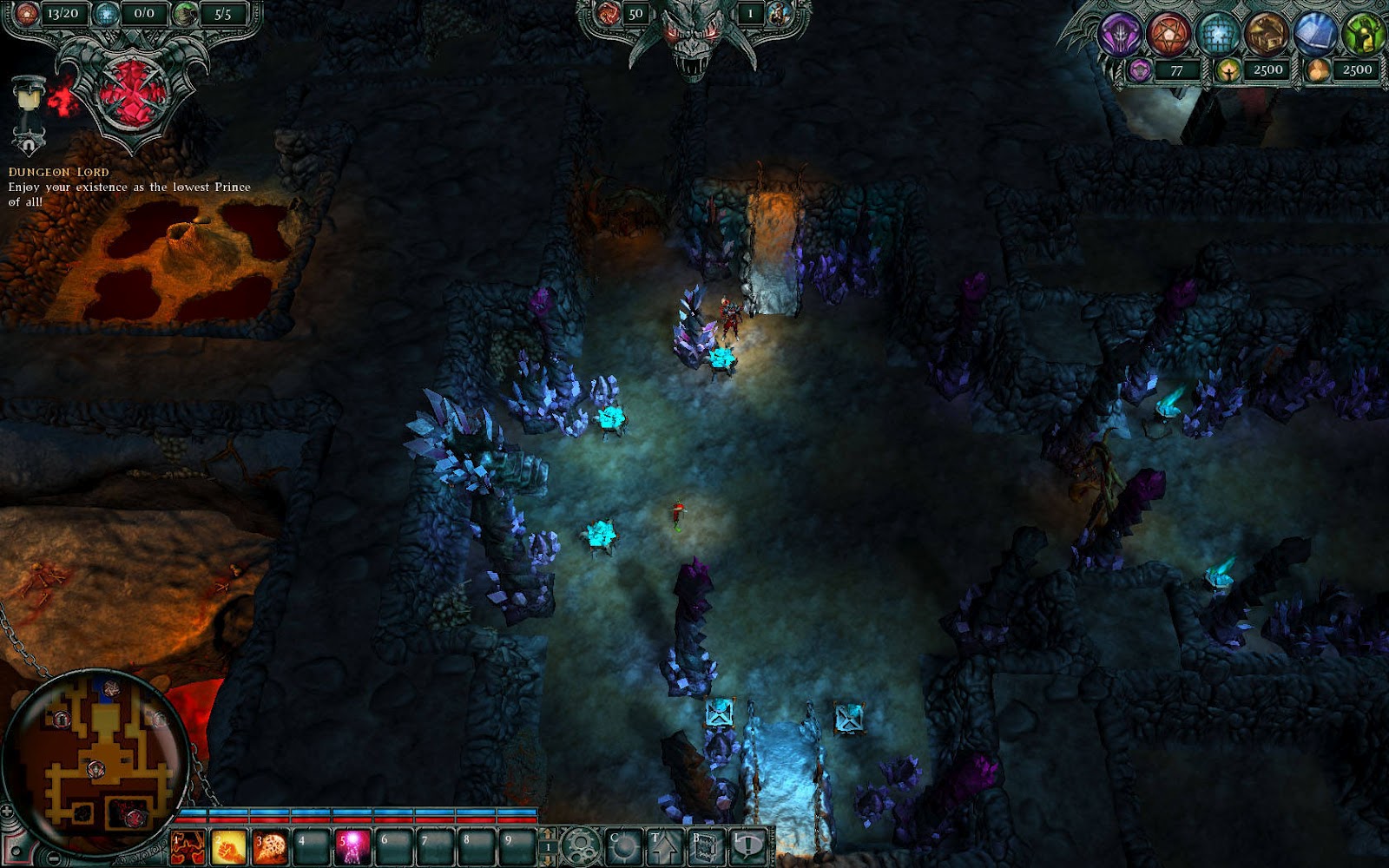
Task: Cast the fireball spell in hotbar slot 2
Action: [x=227, y=848]
